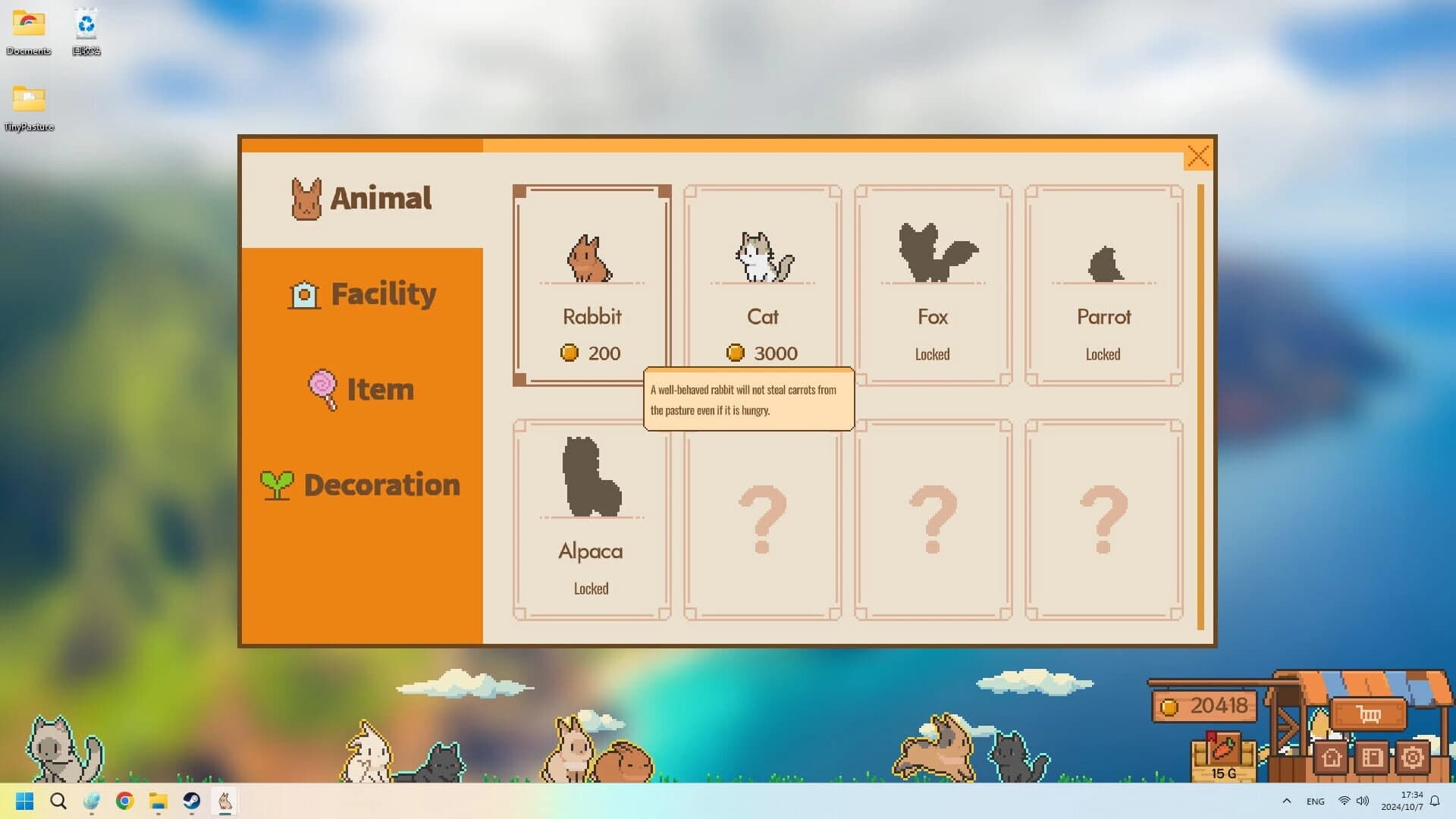Click the home icon on the market stall
Screen dimensions: 1456x819
(1332, 758)
